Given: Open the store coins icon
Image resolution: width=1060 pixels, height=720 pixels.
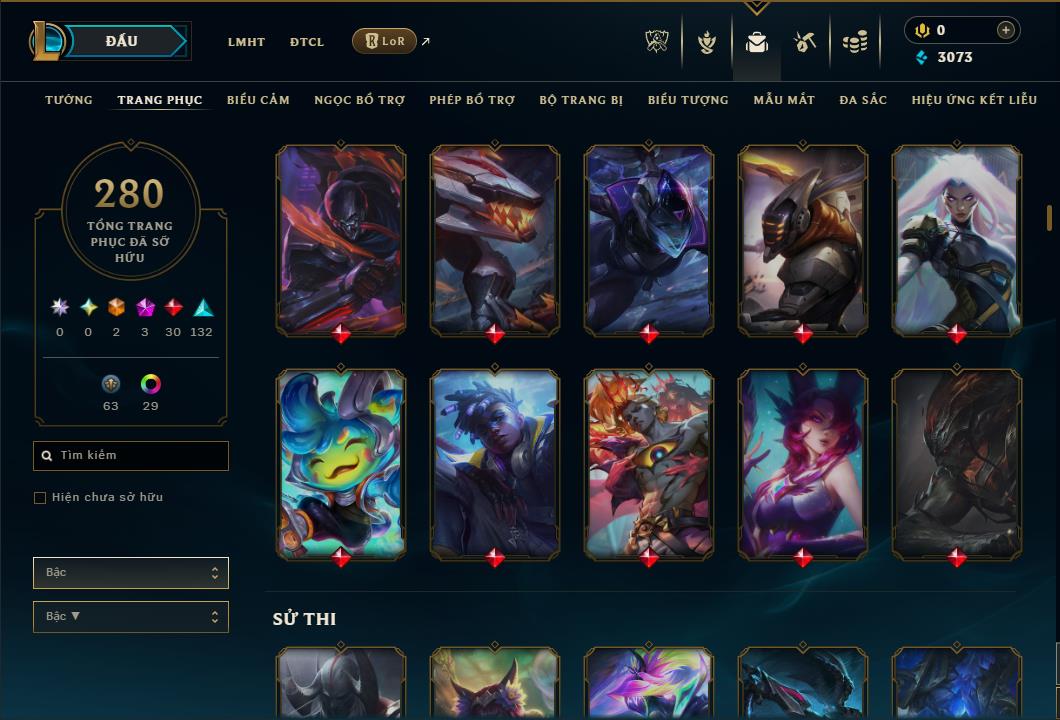Looking at the screenshot, I should click(854, 42).
